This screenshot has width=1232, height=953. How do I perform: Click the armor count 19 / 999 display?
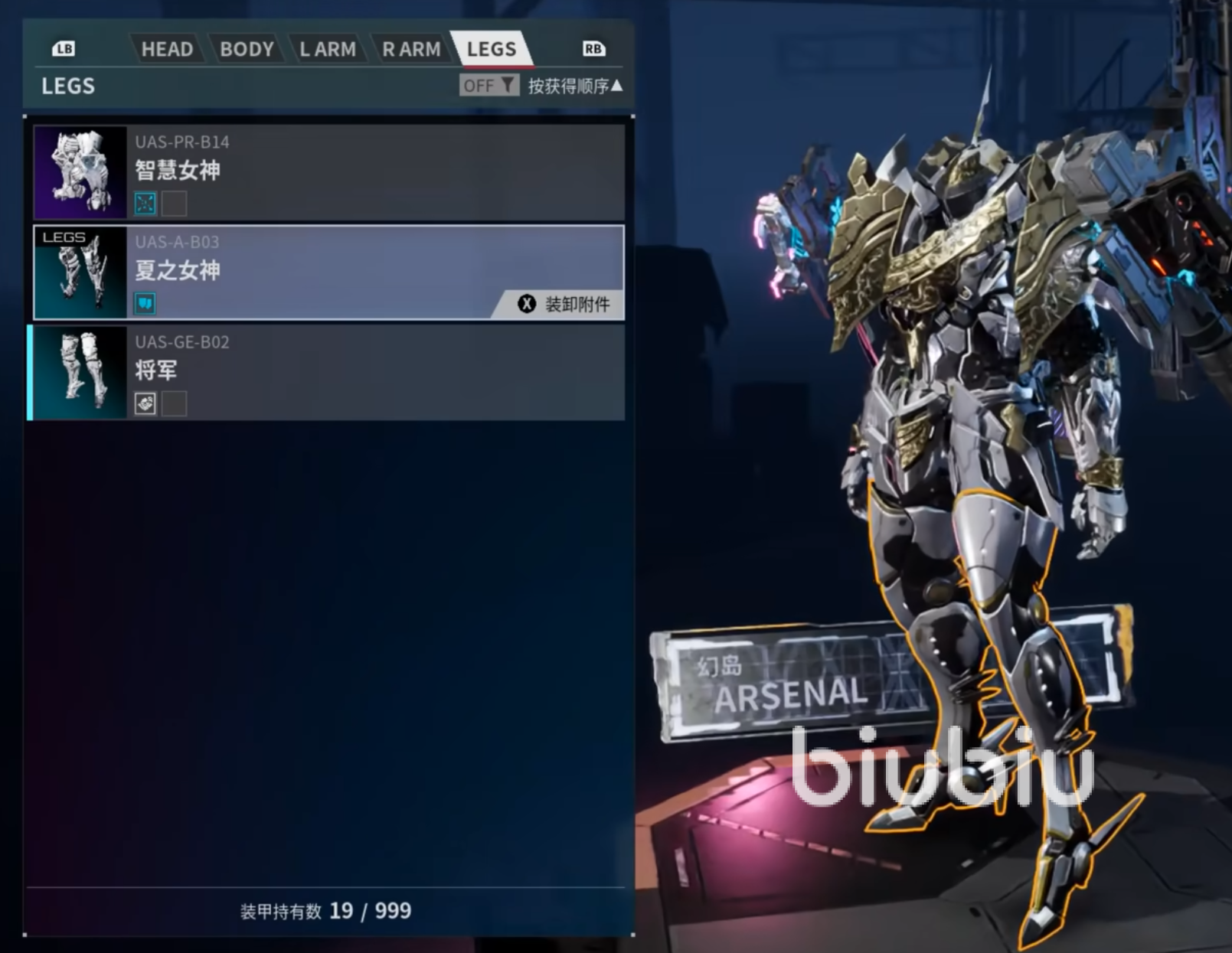[x=325, y=911]
